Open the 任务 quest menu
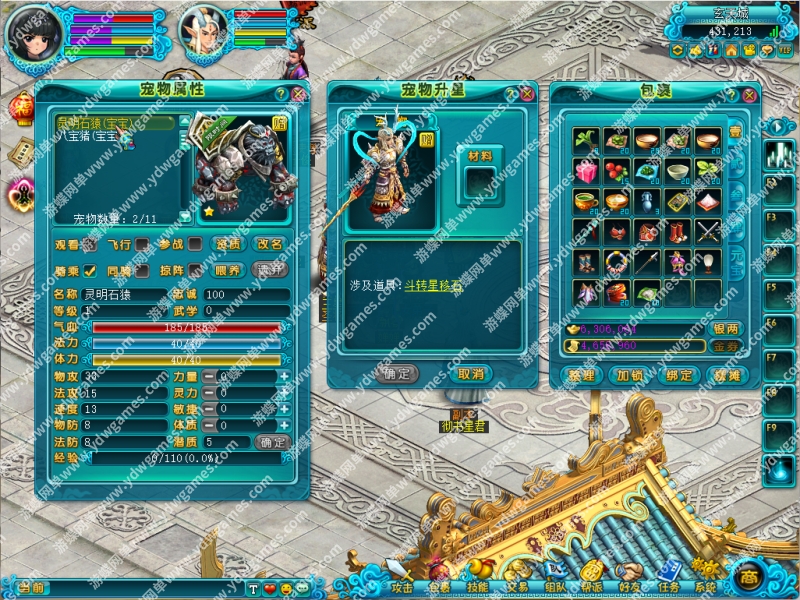Image resolution: width=800 pixels, height=600 pixels. [x=669, y=587]
